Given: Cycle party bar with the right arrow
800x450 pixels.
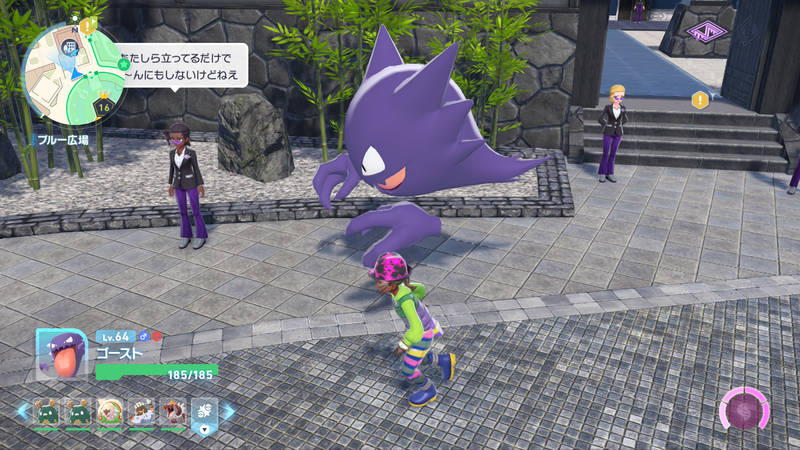Looking at the screenshot, I should click(228, 411).
